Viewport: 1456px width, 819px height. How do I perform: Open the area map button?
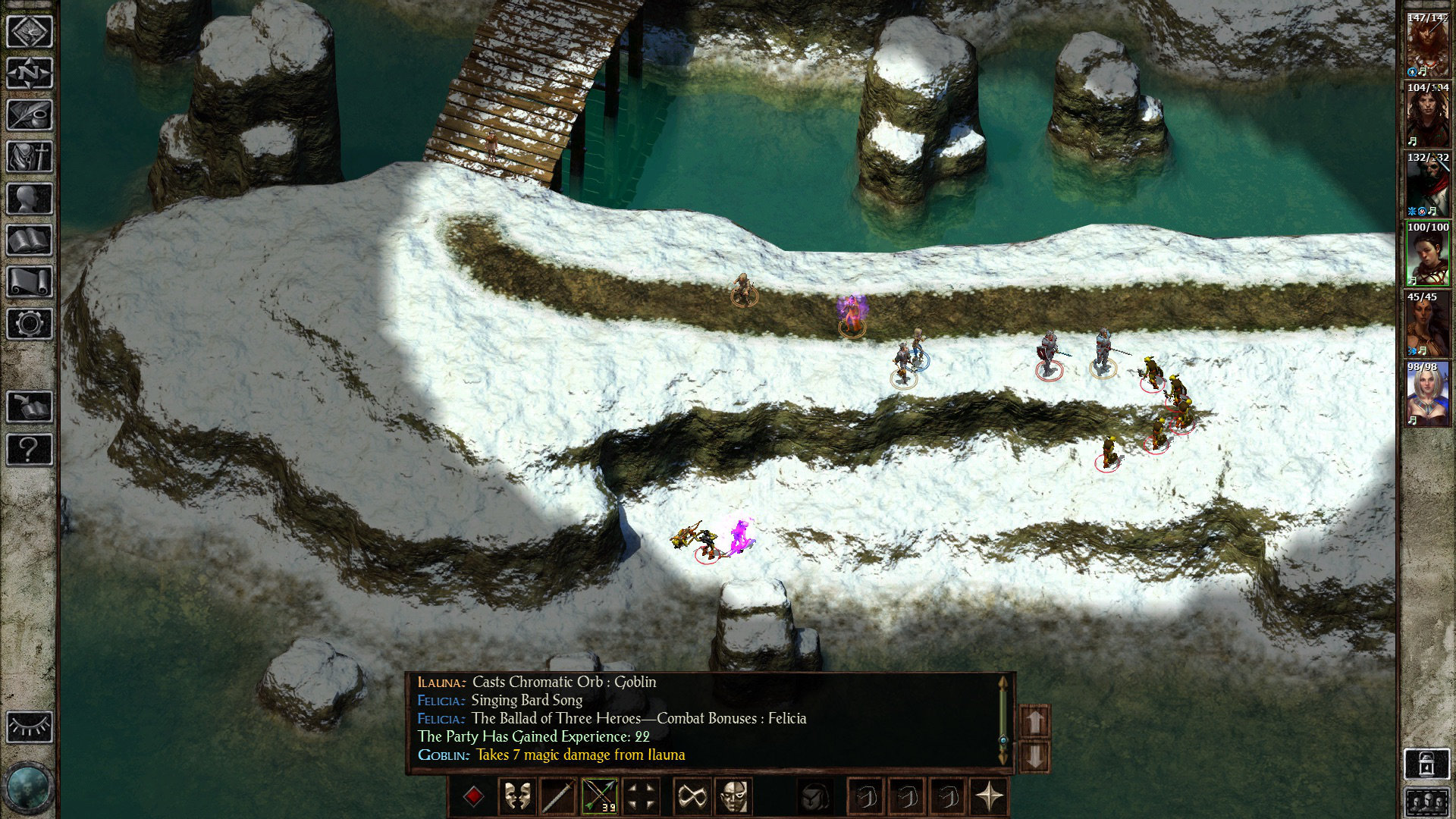pos(30,32)
